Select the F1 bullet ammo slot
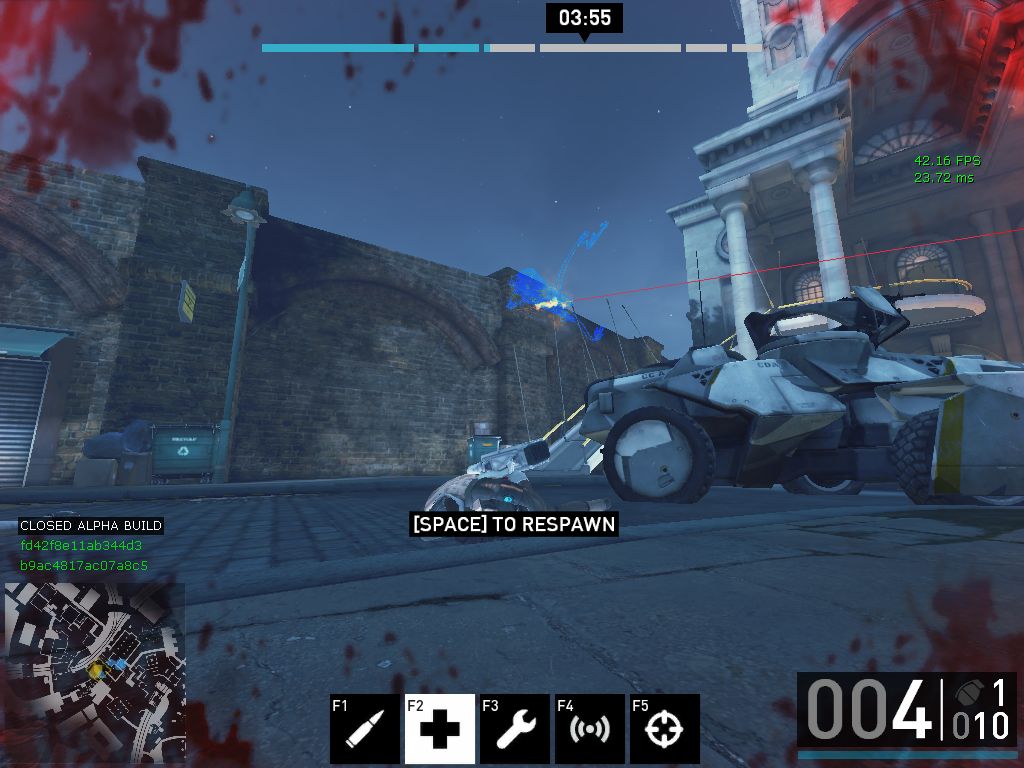 tap(364, 729)
